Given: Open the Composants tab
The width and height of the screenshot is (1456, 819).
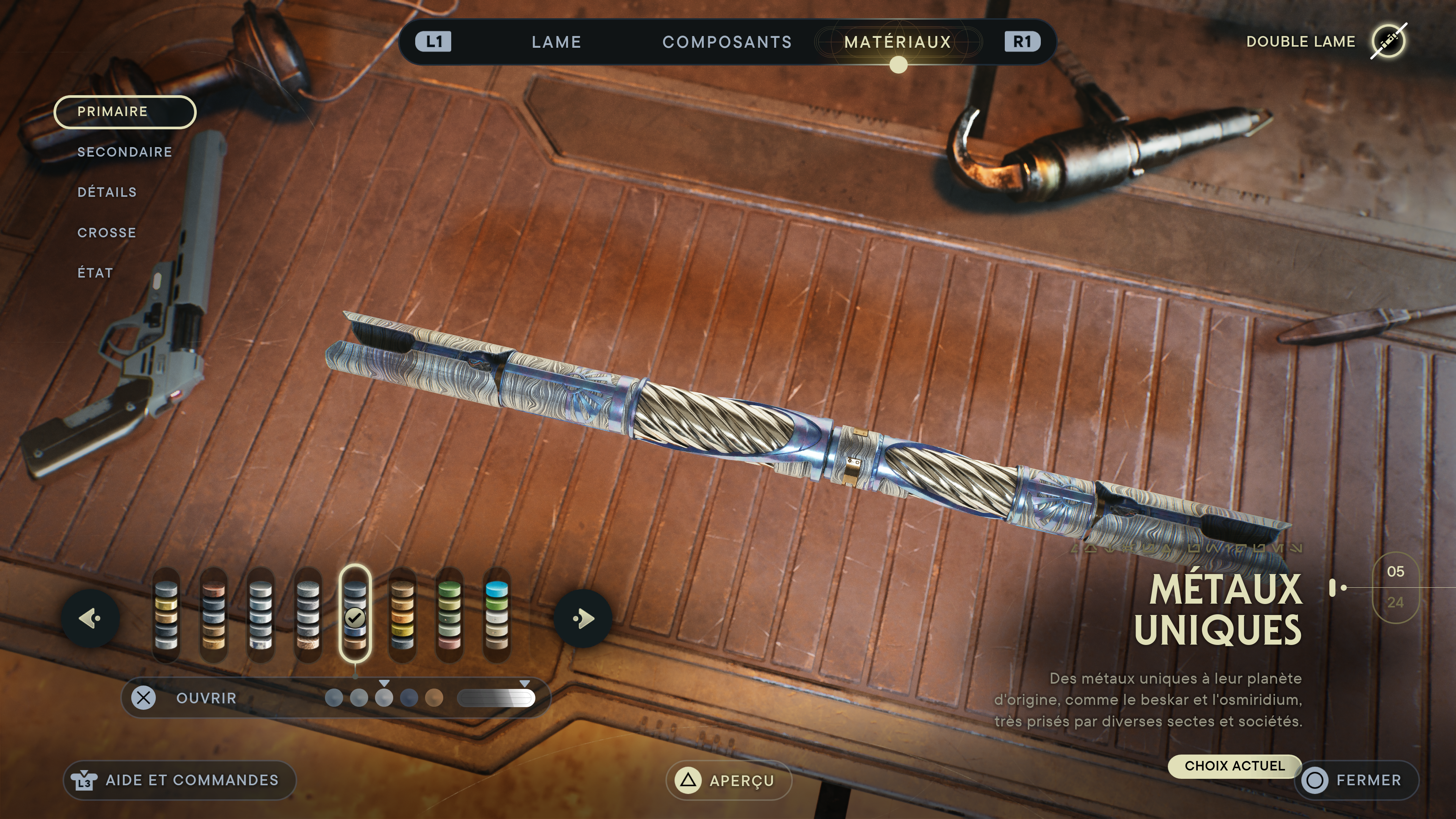Looking at the screenshot, I should 727,42.
